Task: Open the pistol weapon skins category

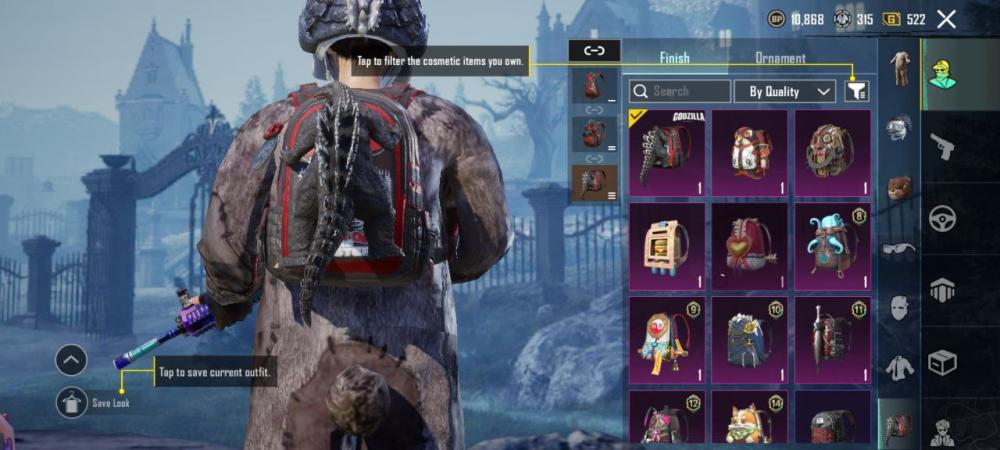Action: tap(942, 147)
